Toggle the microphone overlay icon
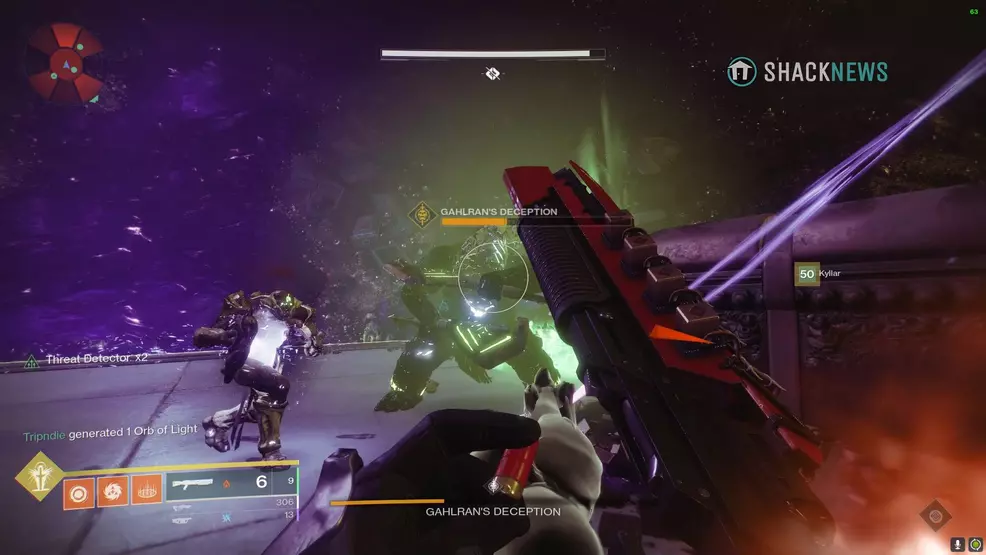The width and height of the screenshot is (986, 555). click(x=958, y=545)
